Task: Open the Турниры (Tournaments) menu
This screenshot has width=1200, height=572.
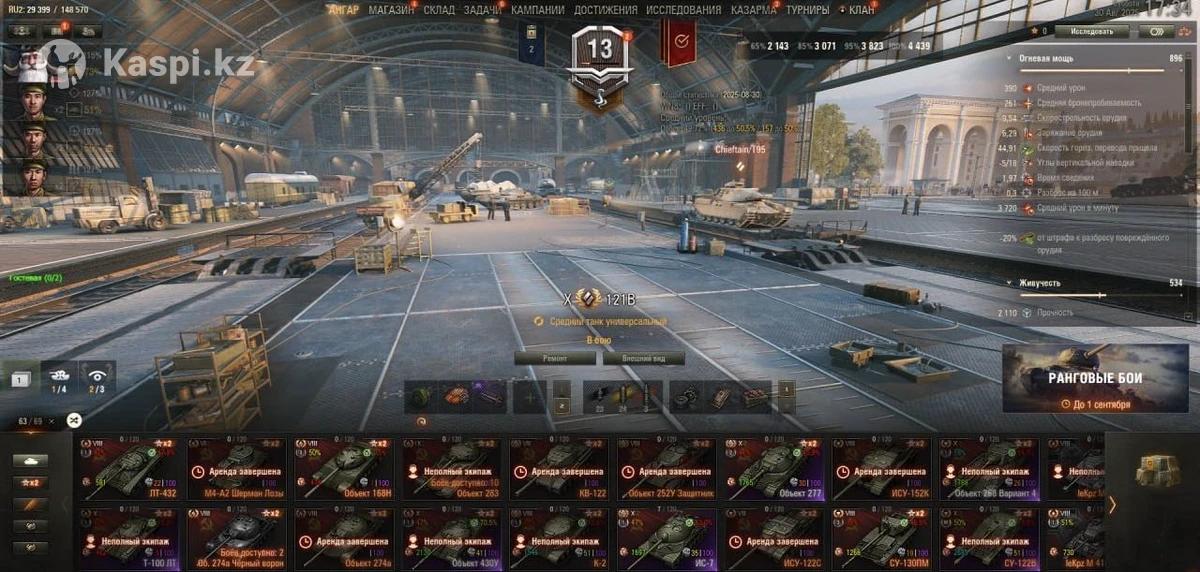Action: click(x=807, y=10)
